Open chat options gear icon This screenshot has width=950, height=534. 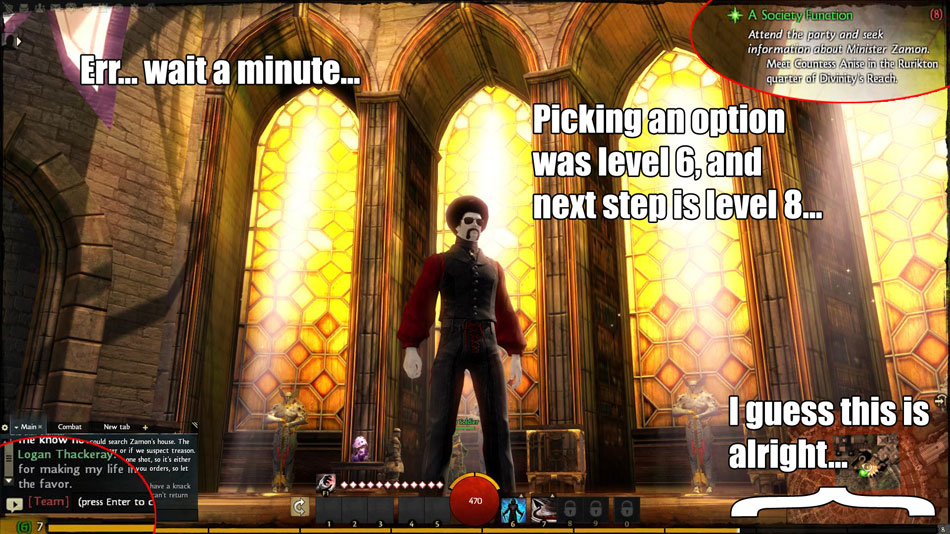coord(5,427)
